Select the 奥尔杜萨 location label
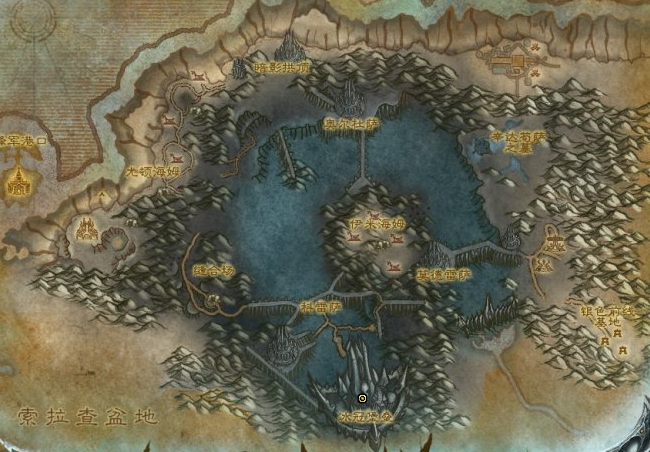Image resolution: width=650 pixels, height=452 pixels. coord(352,124)
